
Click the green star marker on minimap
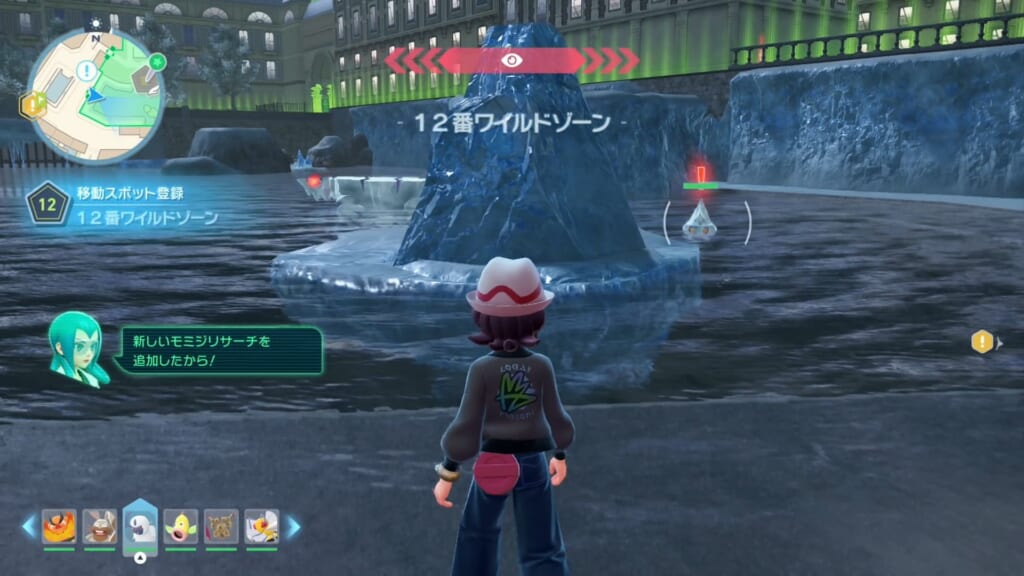156,62
